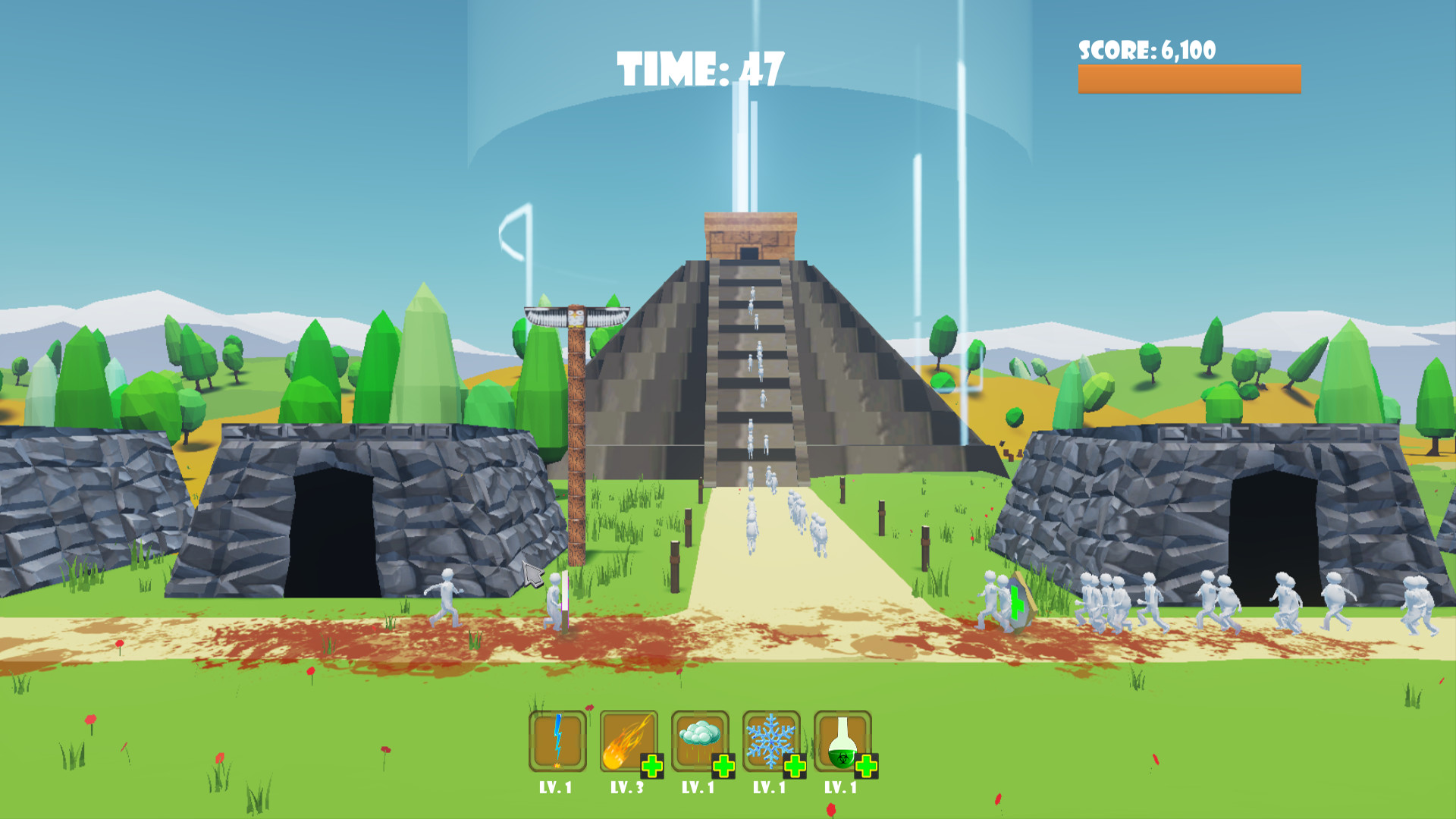Click the SCORE: 6,100 label
The width and height of the screenshot is (1456, 819).
coord(1147,48)
